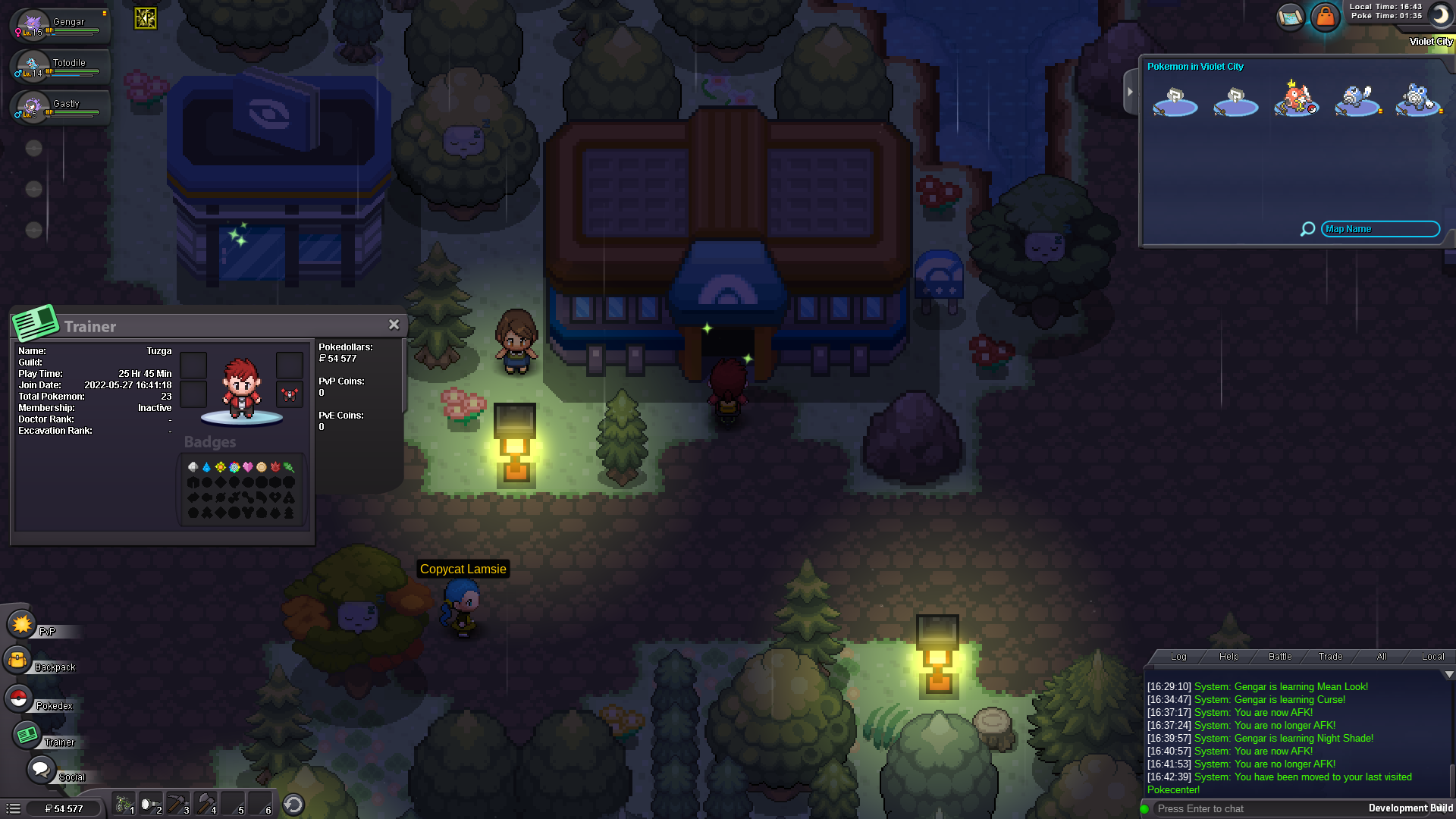
Task: Select Totodile in the party list
Action: coord(61,66)
